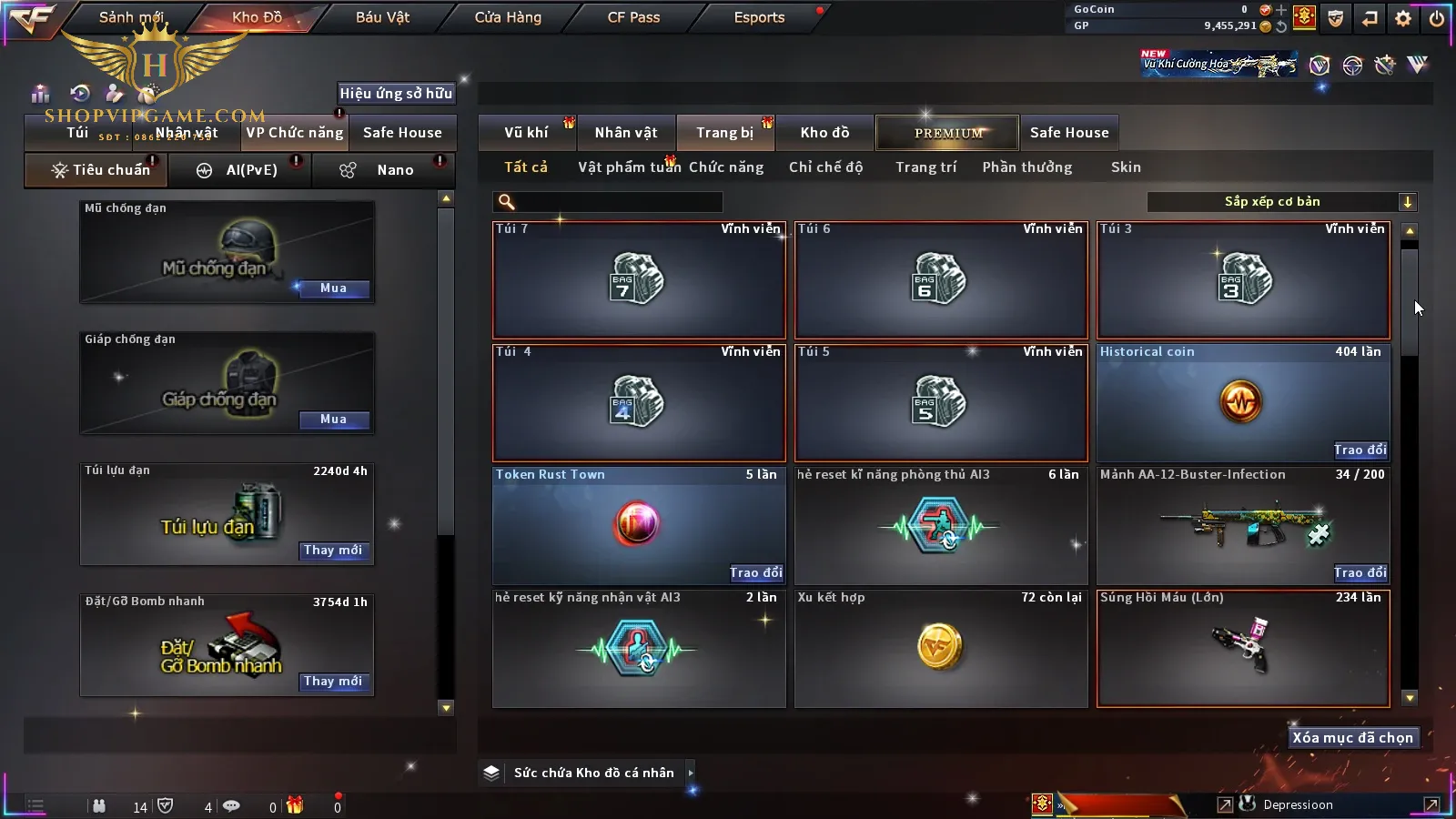Viewport: 1456px width, 819px height.
Task: Click the power exit icon
Action: (1437, 17)
